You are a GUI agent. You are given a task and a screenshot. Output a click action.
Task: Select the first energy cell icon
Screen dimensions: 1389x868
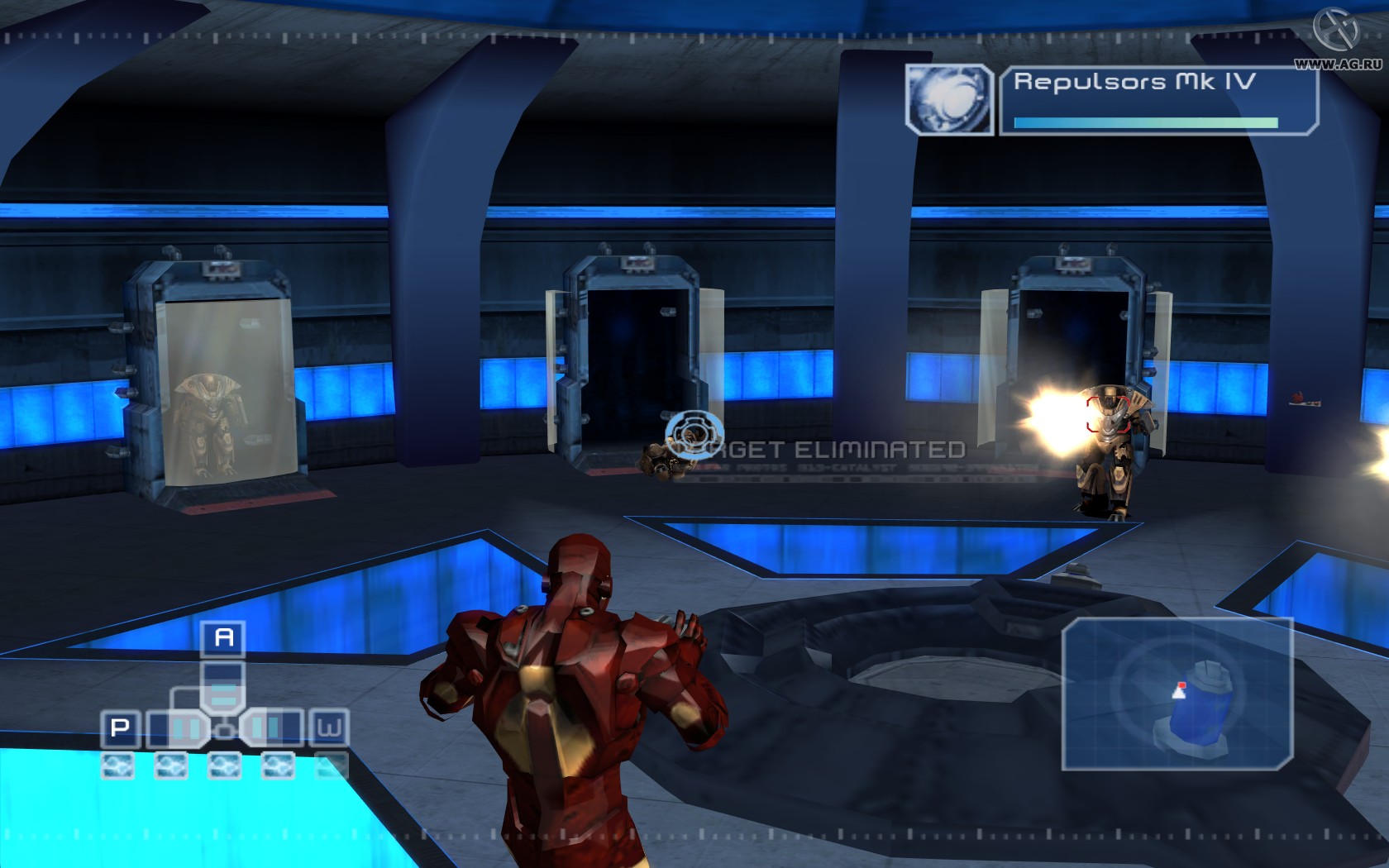pyautogui.click(x=118, y=765)
